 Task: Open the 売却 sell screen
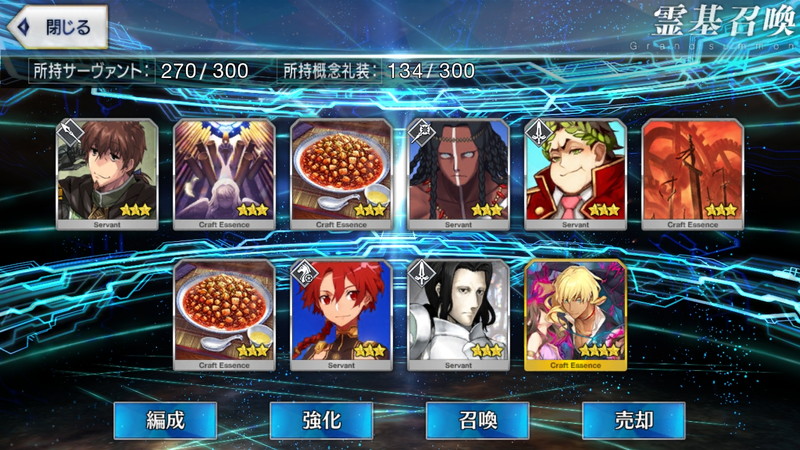click(633, 420)
